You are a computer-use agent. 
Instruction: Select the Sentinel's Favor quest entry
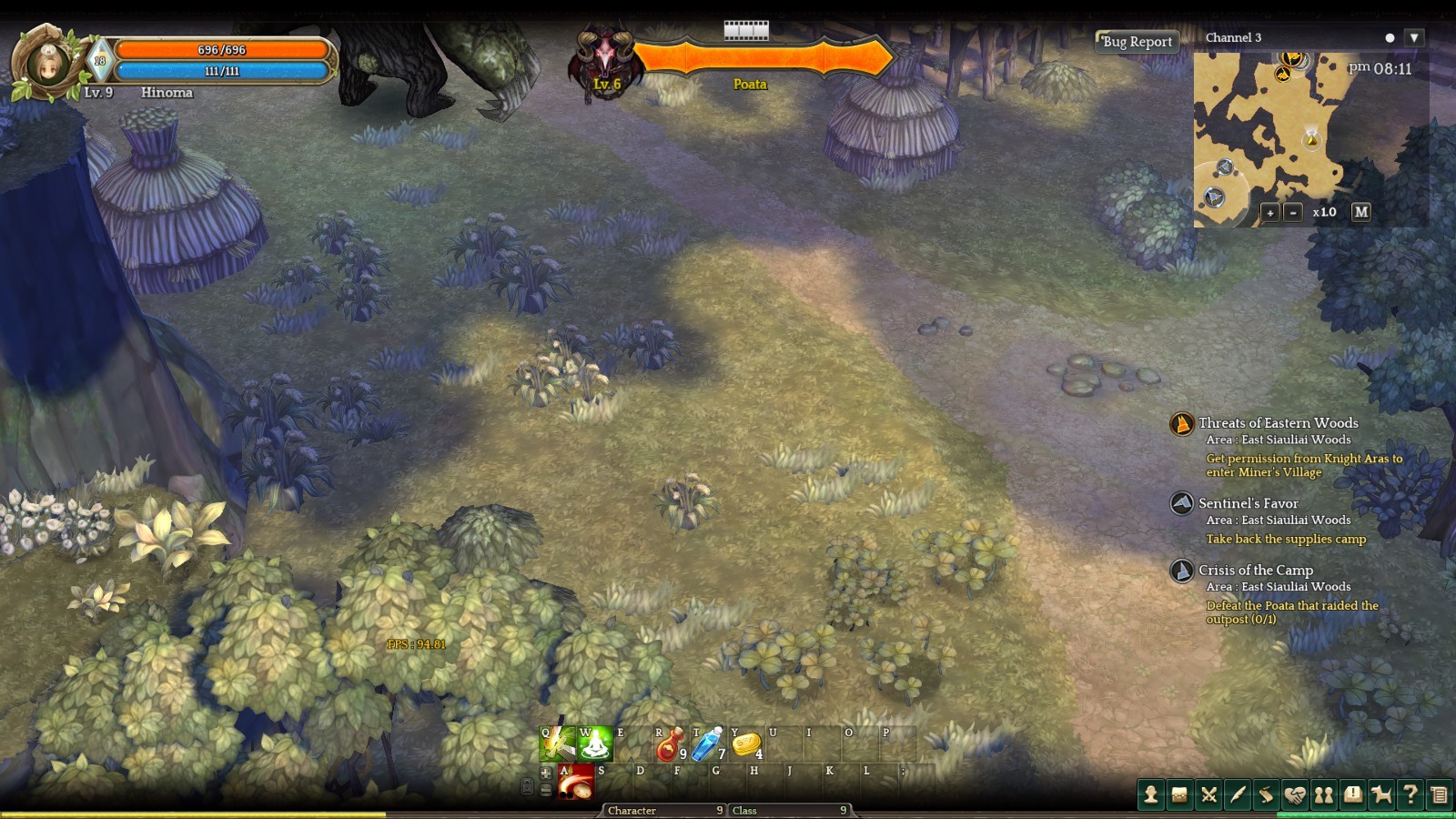(x=1248, y=503)
